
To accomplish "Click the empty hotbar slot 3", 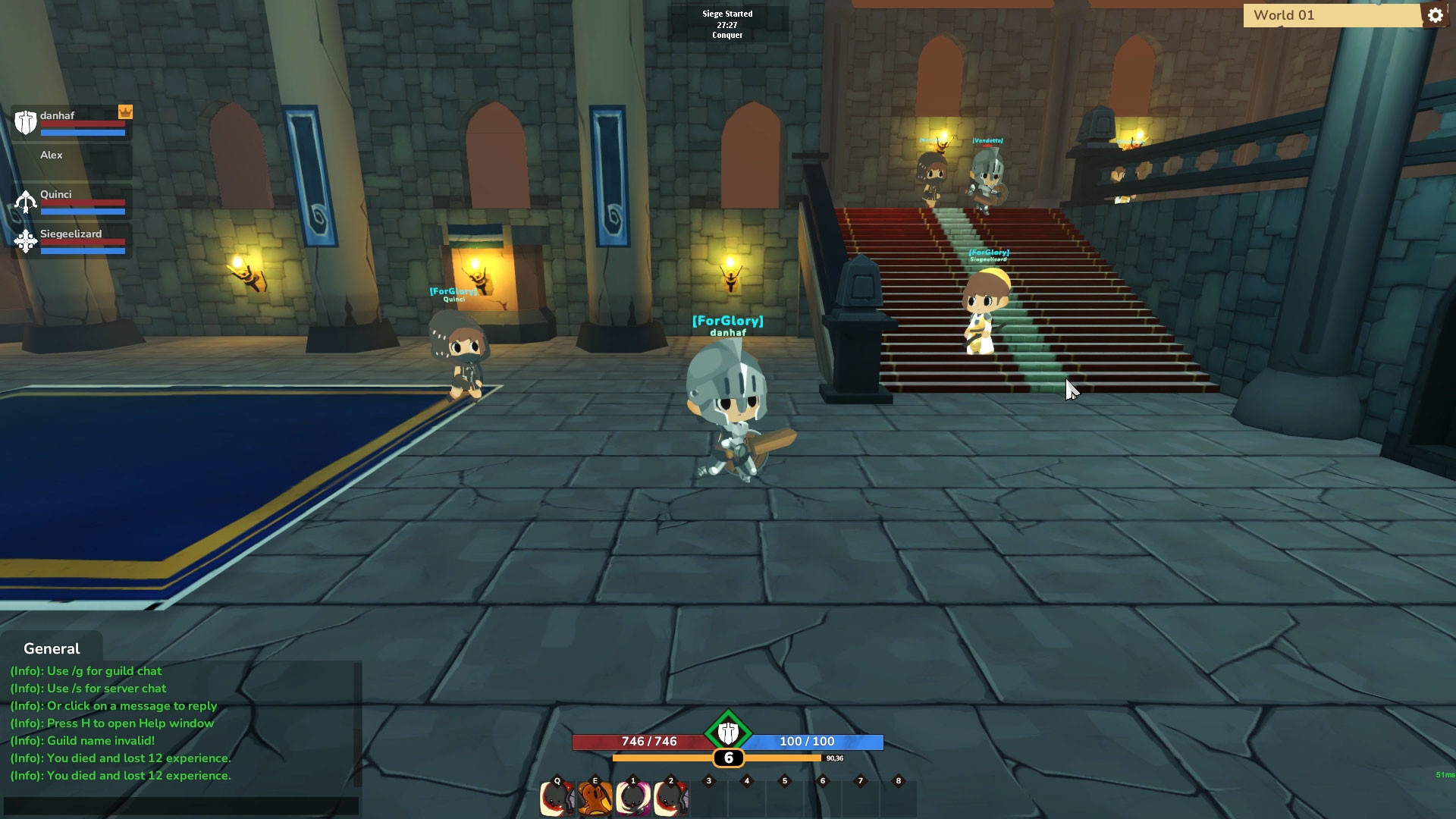I will pos(708,798).
